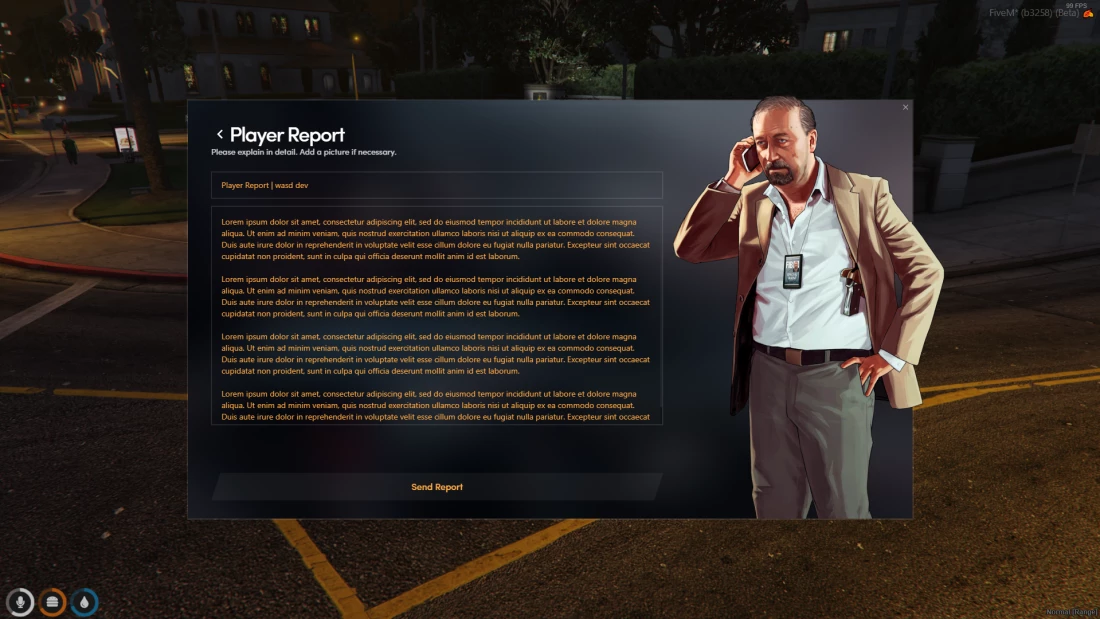Screen dimensions: 1100x619
Task: Select the Lorem ipsum description text box
Action: (x=437, y=315)
